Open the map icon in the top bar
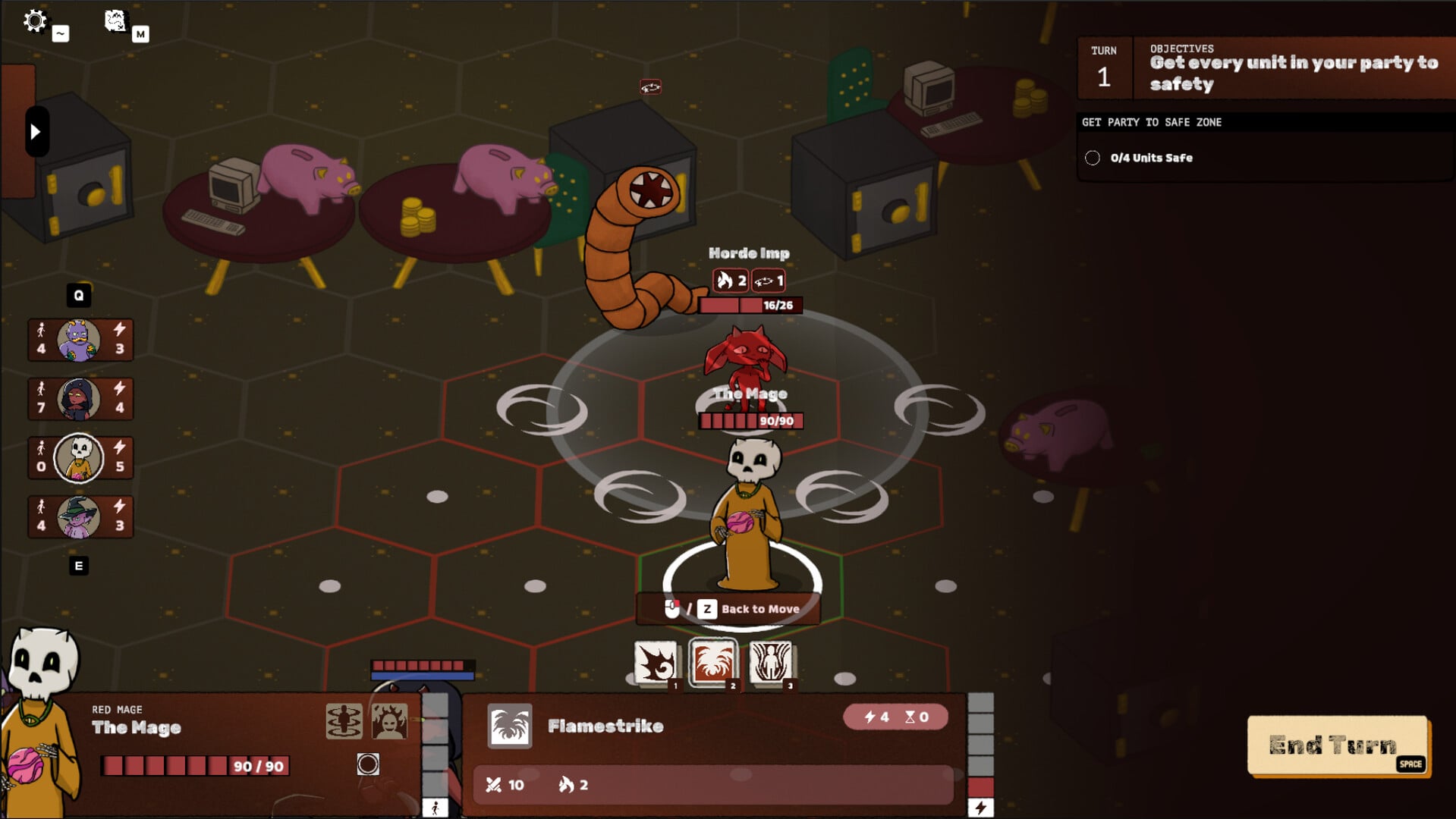The width and height of the screenshot is (1456, 819). pyautogui.click(x=115, y=20)
